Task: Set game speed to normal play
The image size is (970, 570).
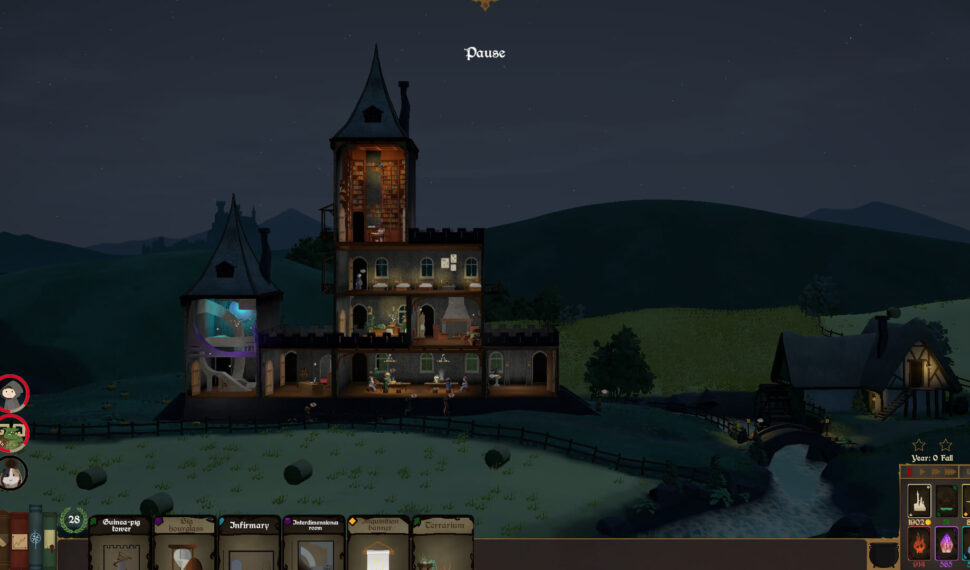Action: click(924, 471)
